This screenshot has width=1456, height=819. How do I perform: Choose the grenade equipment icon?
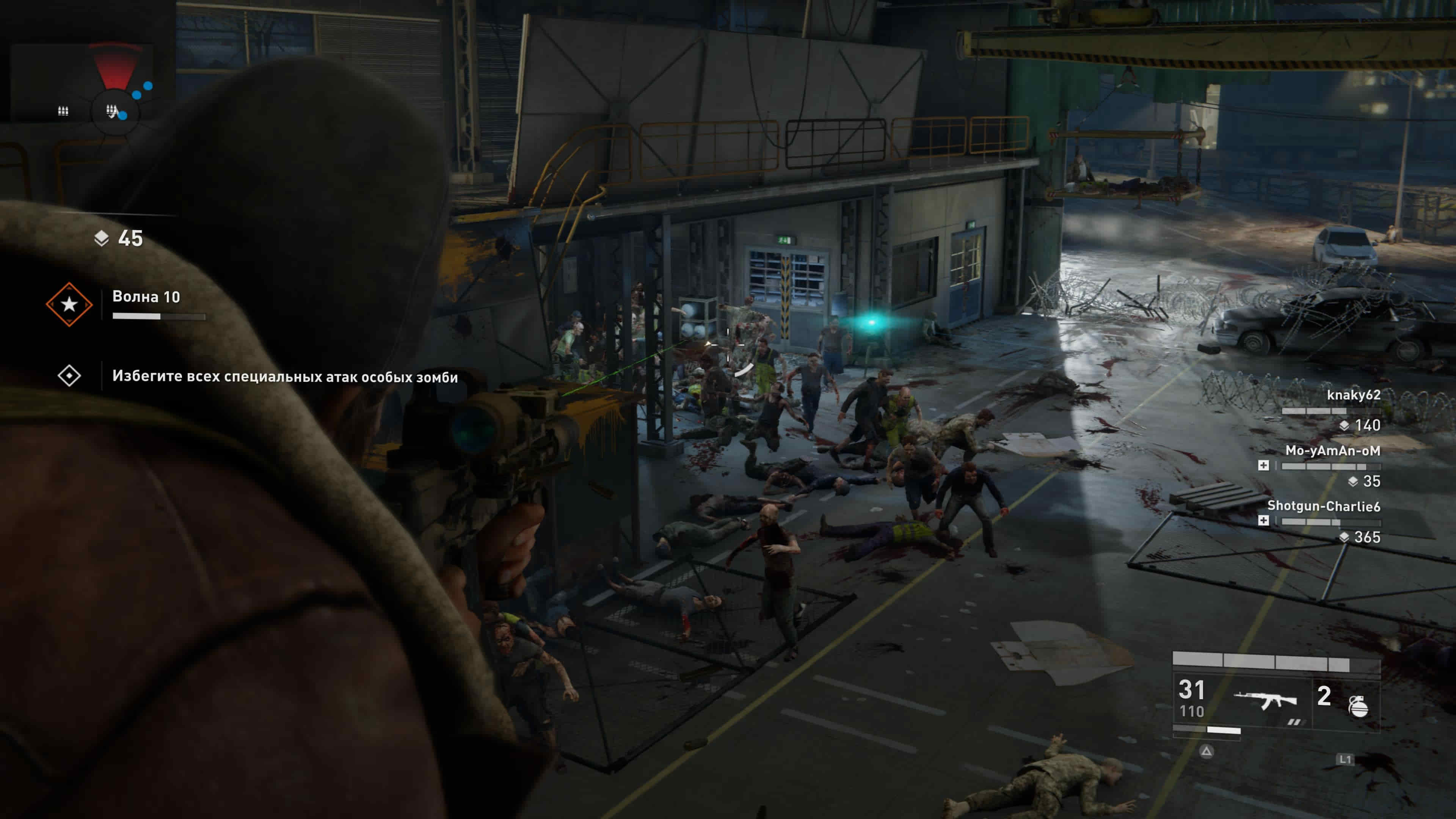pos(1358,705)
